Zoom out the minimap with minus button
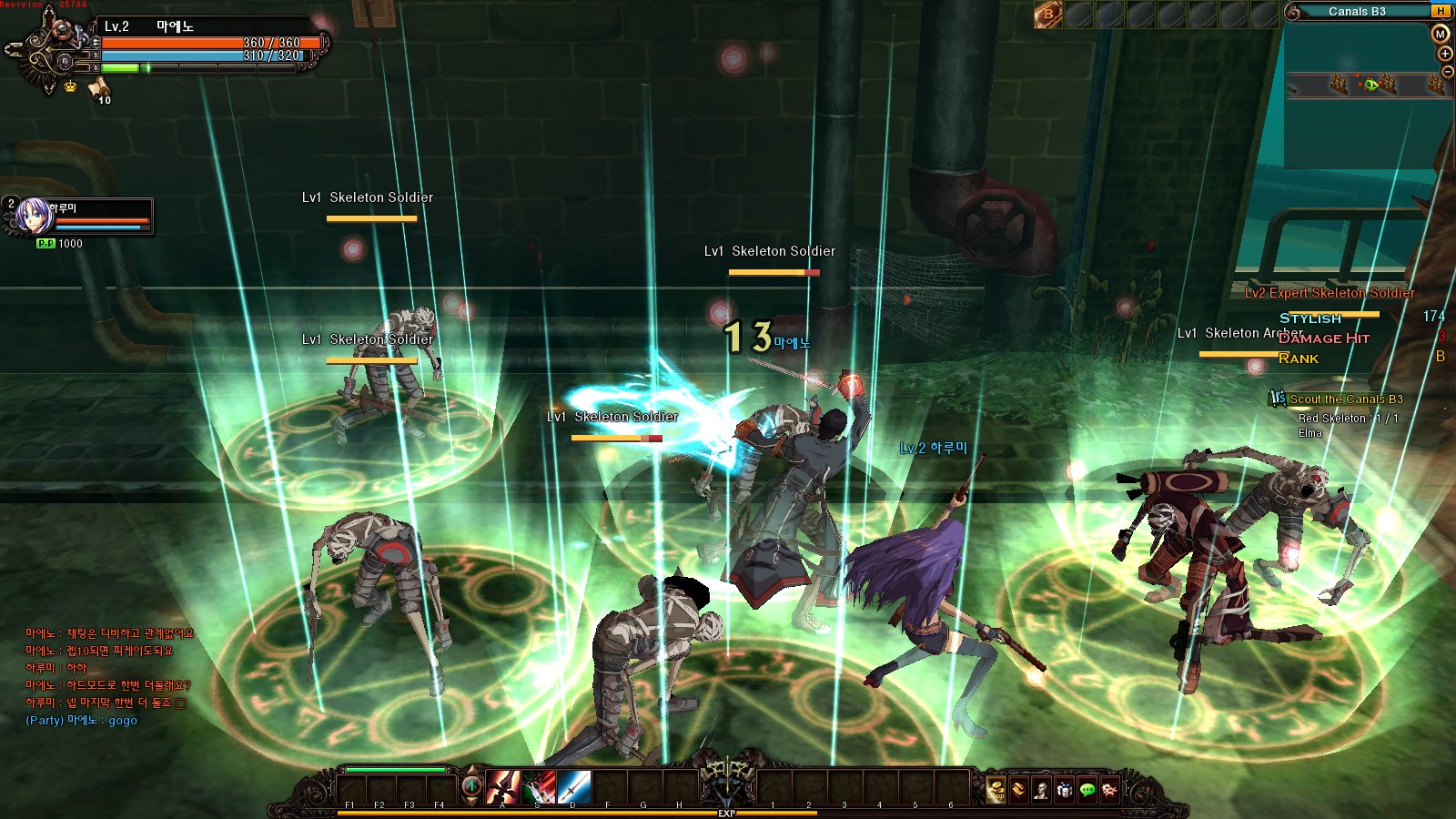The height and width of the screenshot is (819, 1456). (x=1447, y=72)
